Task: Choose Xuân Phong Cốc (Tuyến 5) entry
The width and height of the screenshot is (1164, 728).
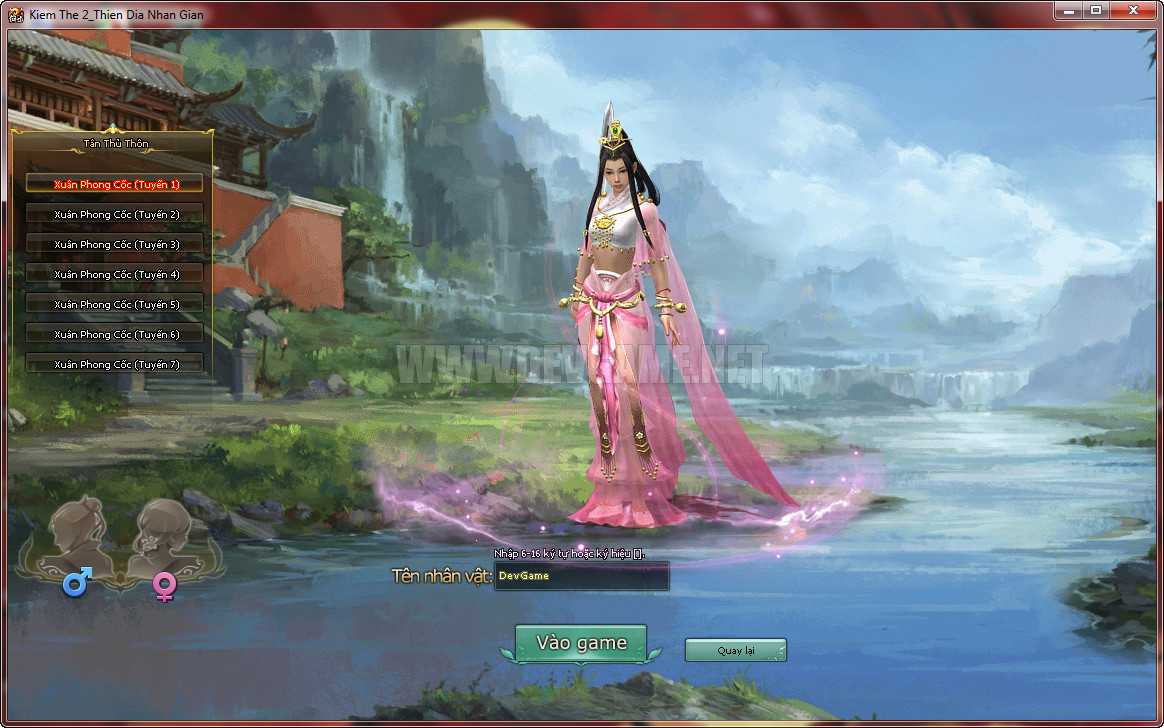Action: click(x=115, y=304)
